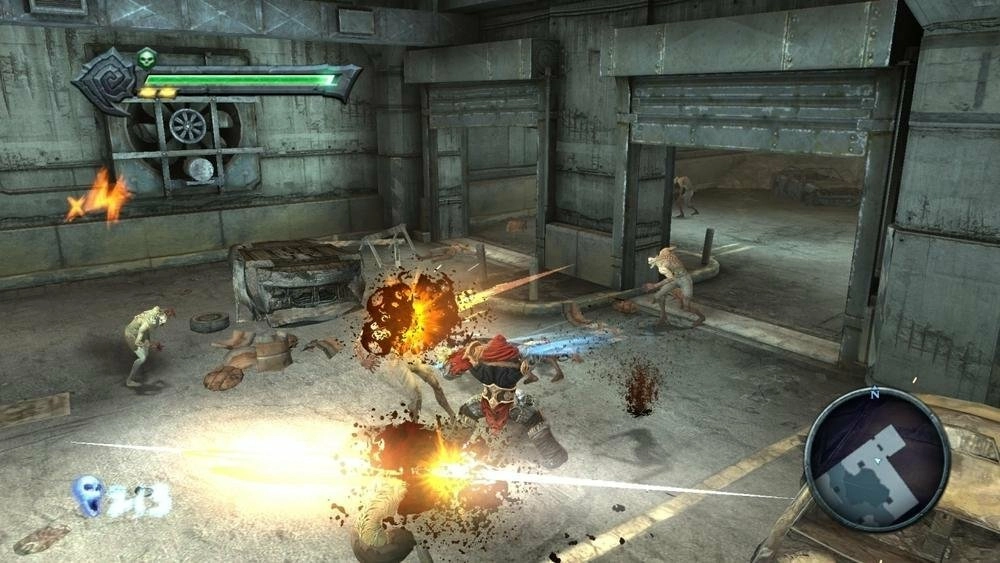Click the north compass marker on the minimap
This screenshot has width=1000, height=563.
click(x=875, y=395)
